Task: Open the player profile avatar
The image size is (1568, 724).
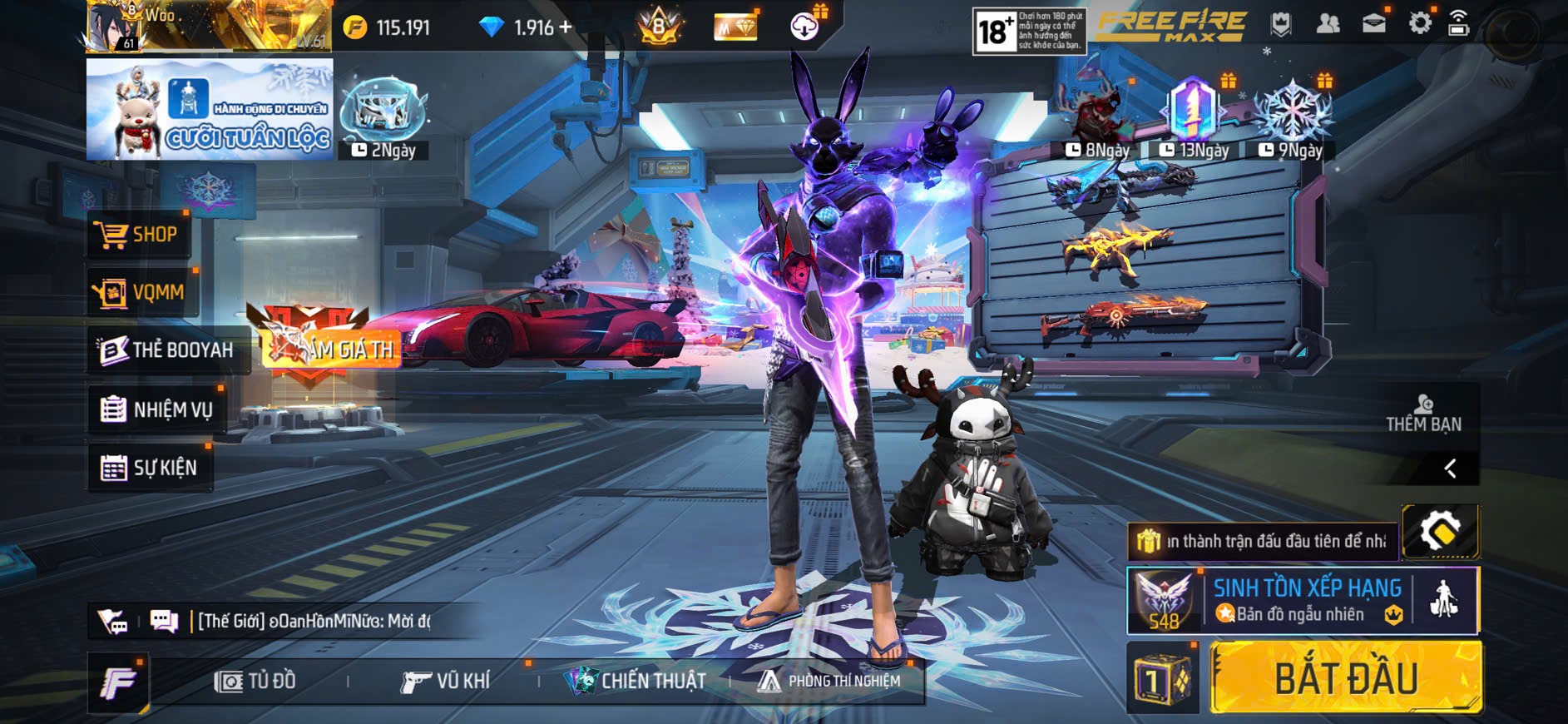Action: click(114, 26)
